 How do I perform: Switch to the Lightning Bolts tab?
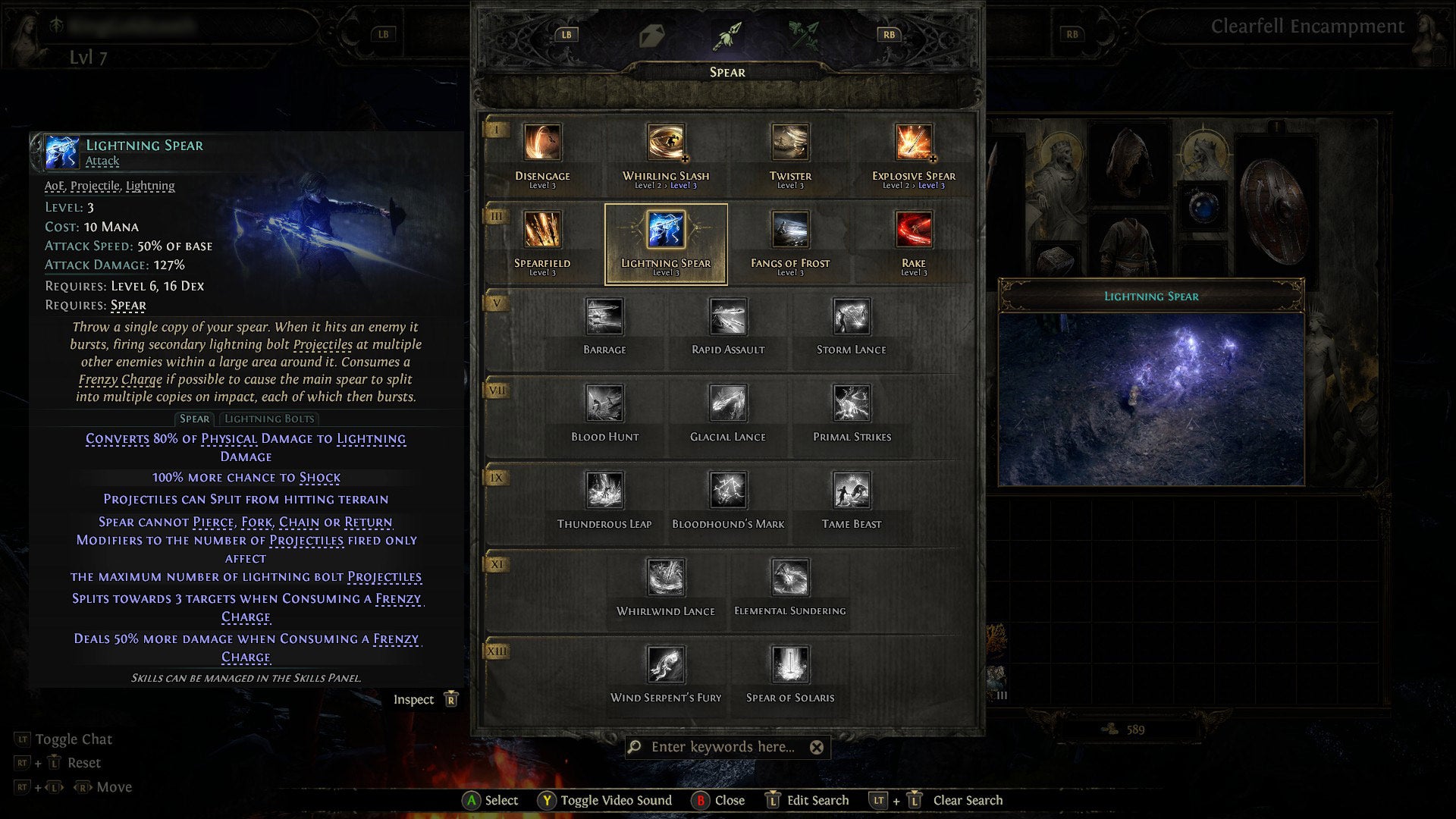click(x=269, y=419)
